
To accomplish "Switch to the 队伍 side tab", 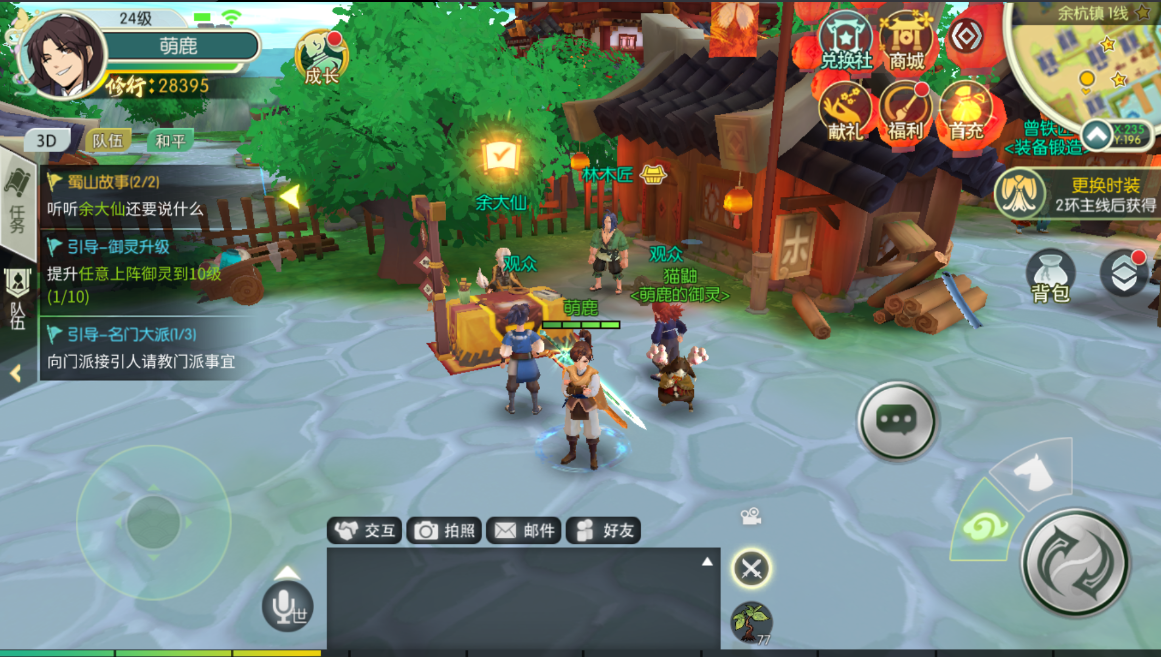I will (x=18, y=300).
